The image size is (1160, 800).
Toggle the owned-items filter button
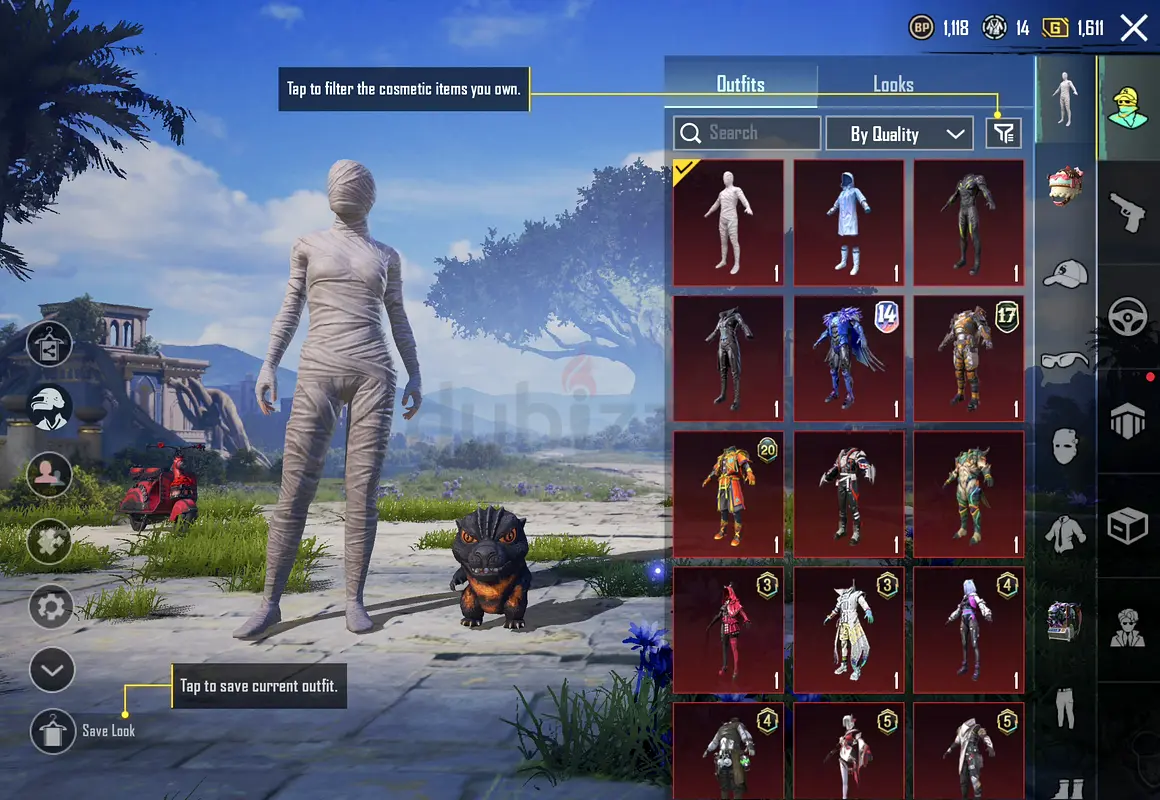point(1003,133)
